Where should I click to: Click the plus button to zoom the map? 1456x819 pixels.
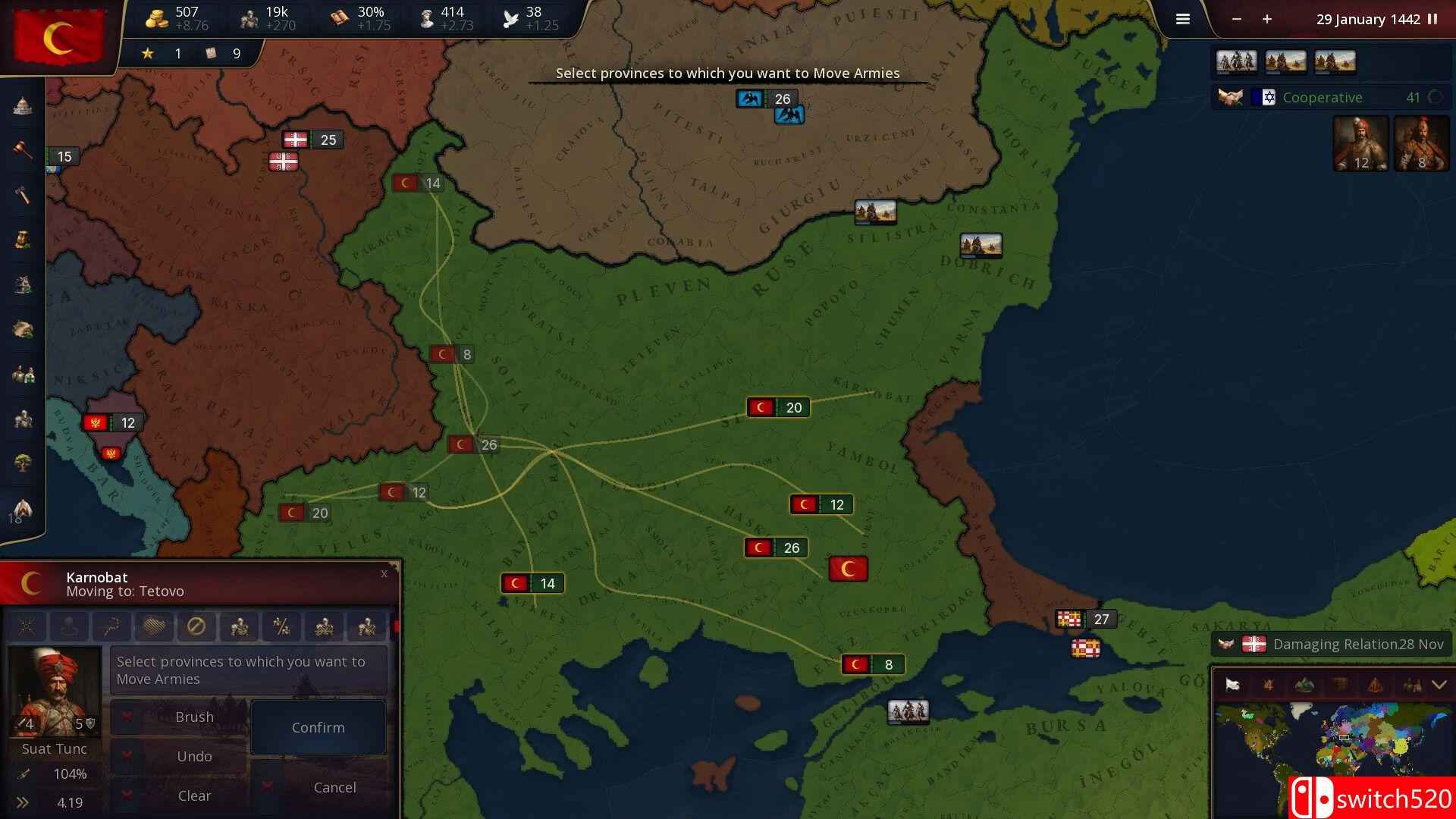[1266, 20]
